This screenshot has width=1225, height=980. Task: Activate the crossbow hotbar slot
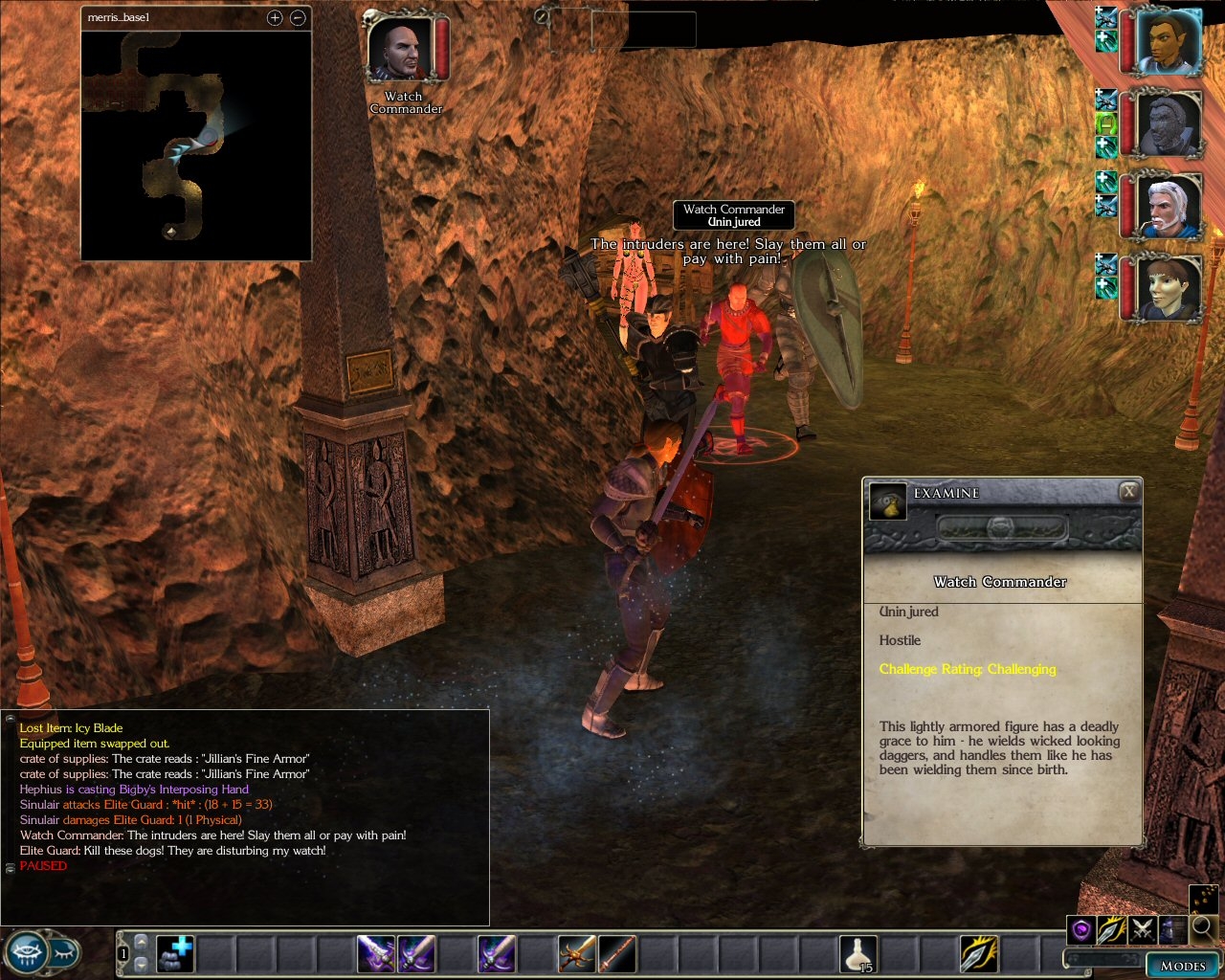point(577,954)
